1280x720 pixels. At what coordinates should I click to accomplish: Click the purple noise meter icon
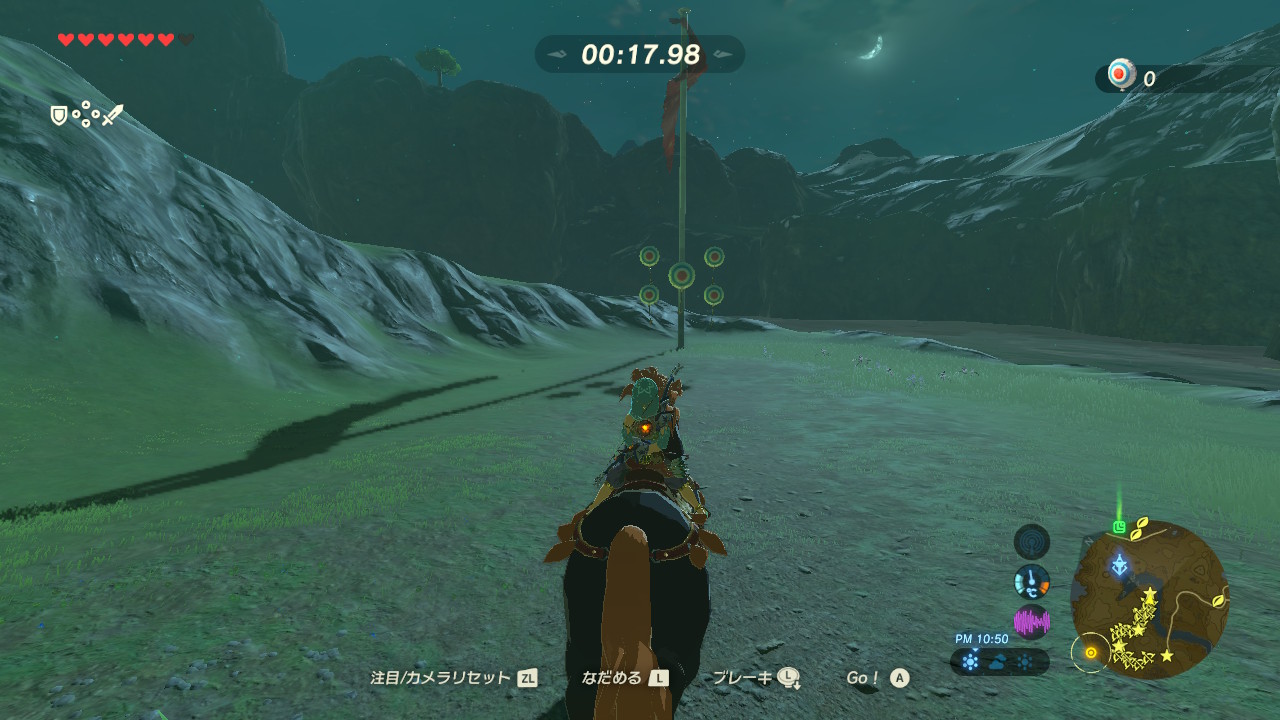coord(1032,622)
